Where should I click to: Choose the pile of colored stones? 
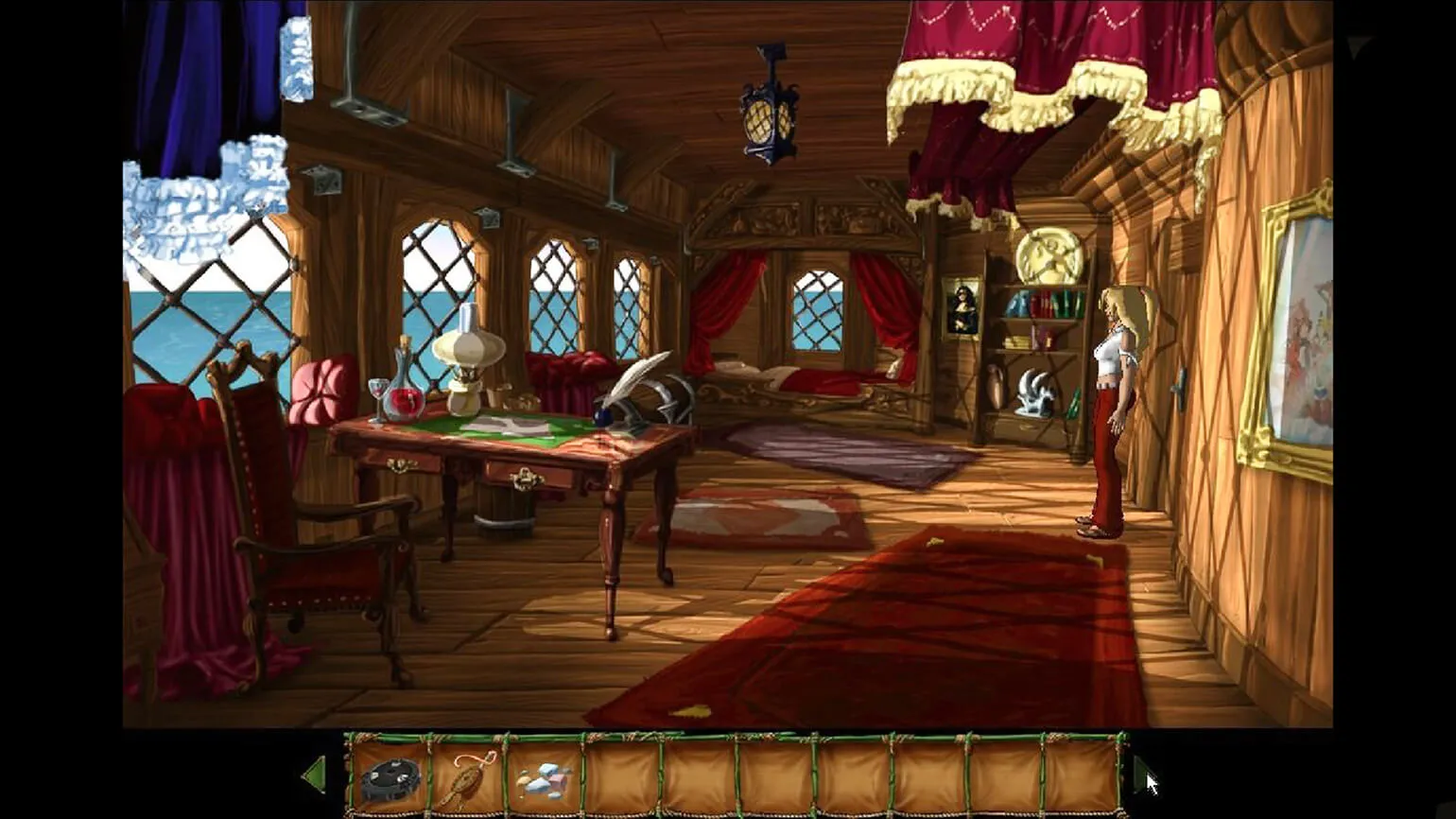click(x=544, y=780)
